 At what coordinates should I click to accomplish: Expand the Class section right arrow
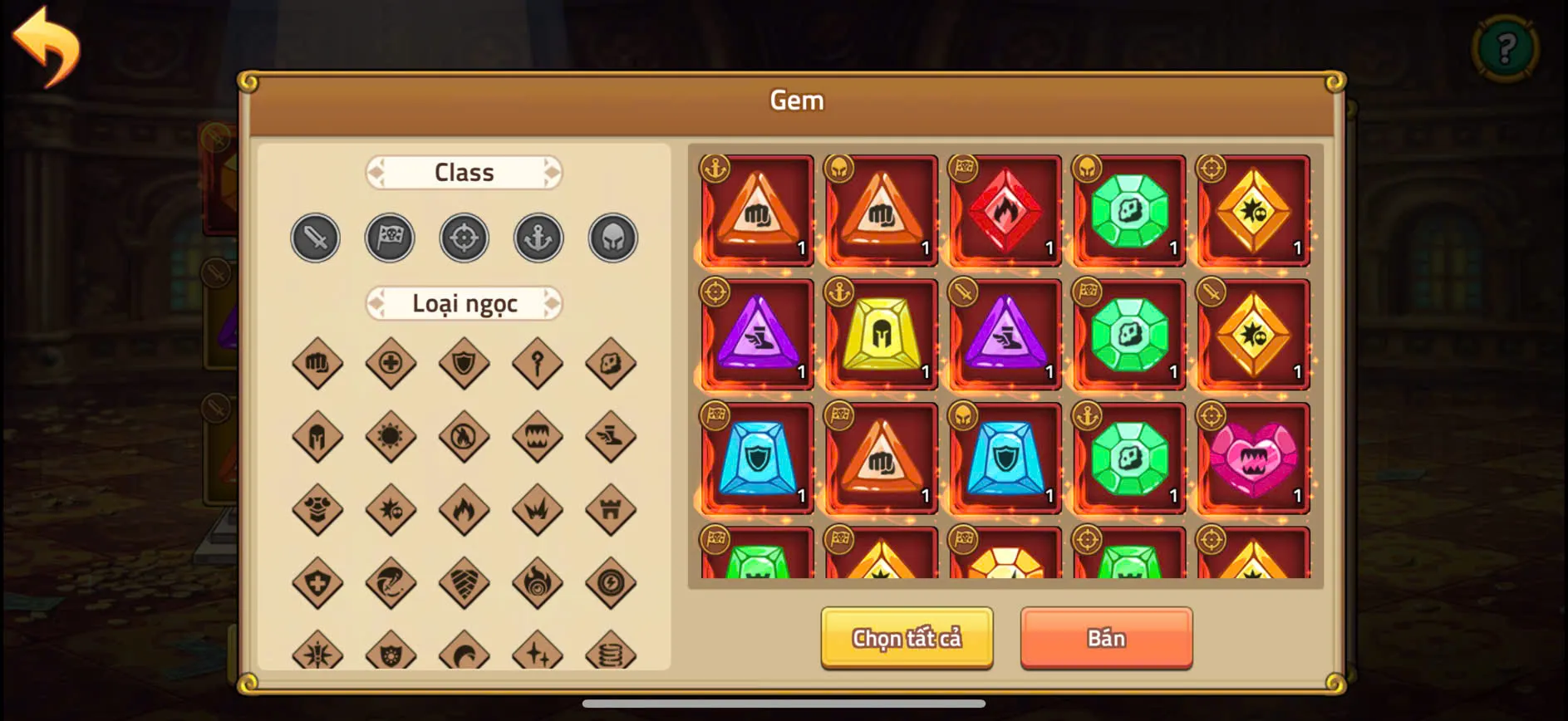551,172
